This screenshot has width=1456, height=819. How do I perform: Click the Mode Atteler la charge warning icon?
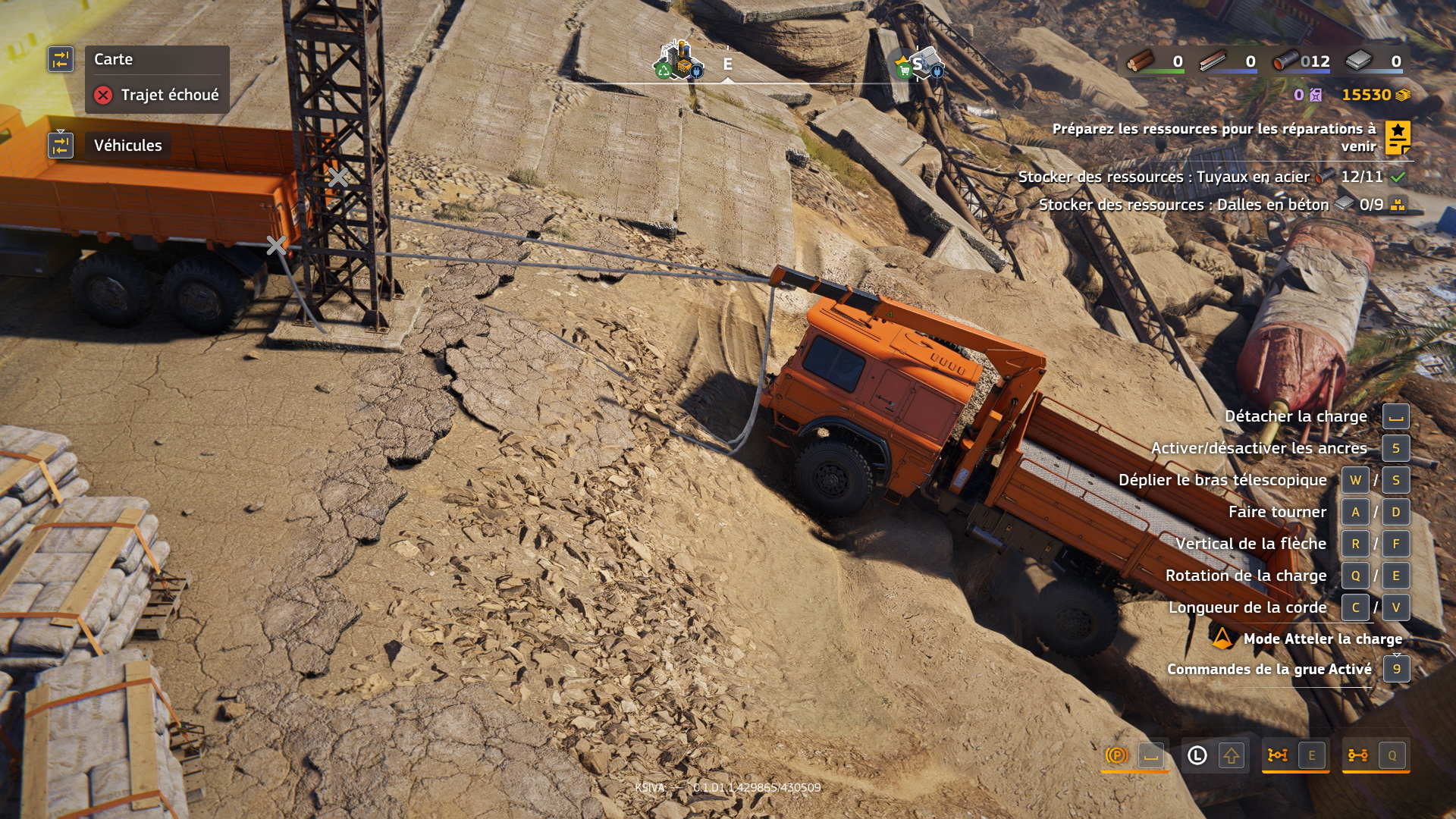[1222, 639]
